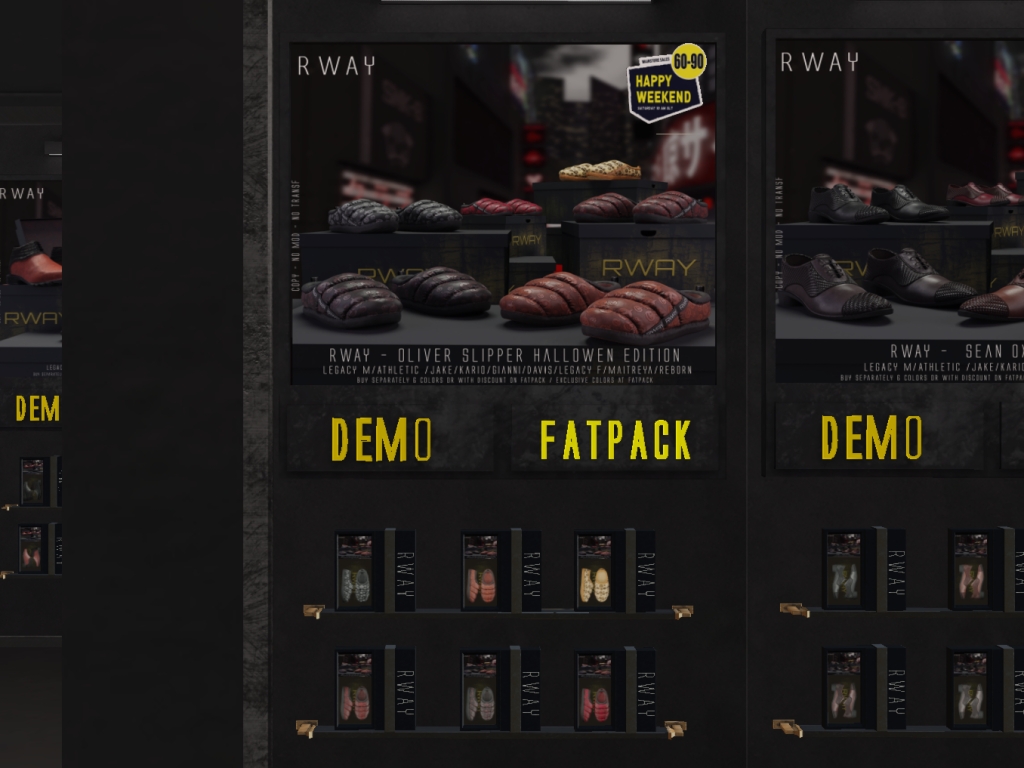Viewport: 1024px width, 768px height.
Task: Get the DEMO under the Sean Oxford poster
Action: [871, 438]
